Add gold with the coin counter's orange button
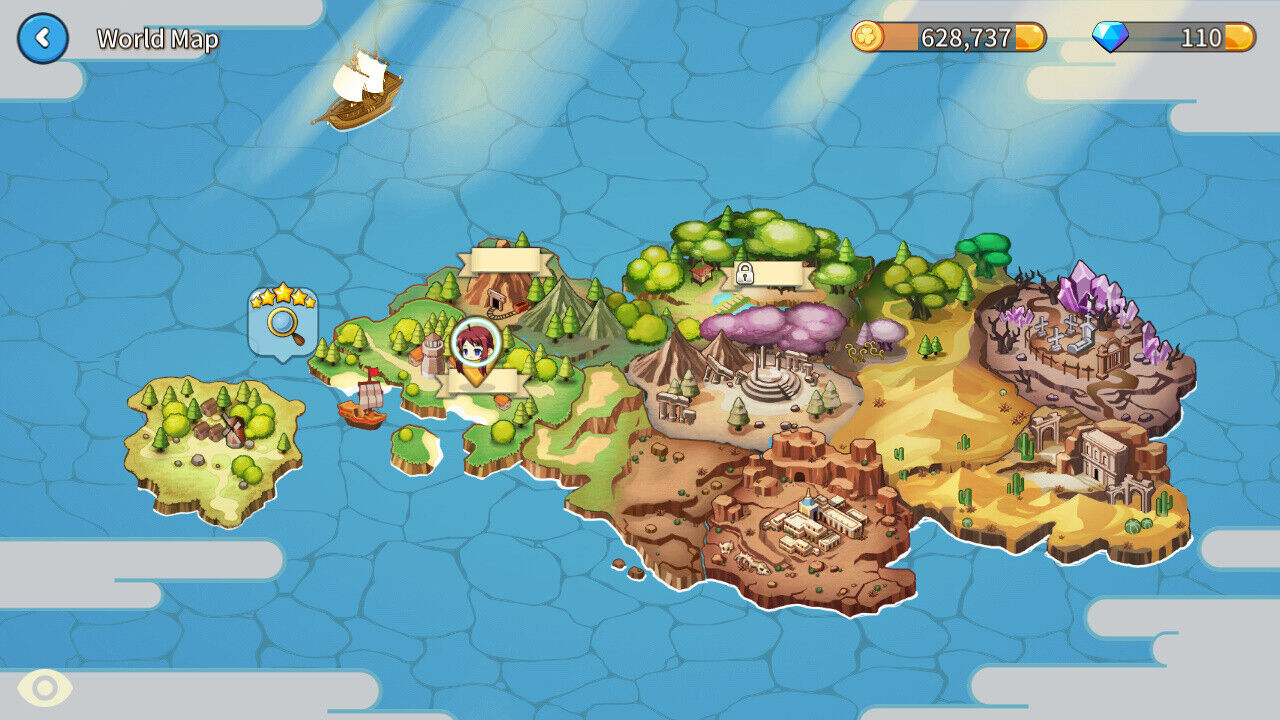The width and height of the screenshot is (1280, 720). [1030, 38]
